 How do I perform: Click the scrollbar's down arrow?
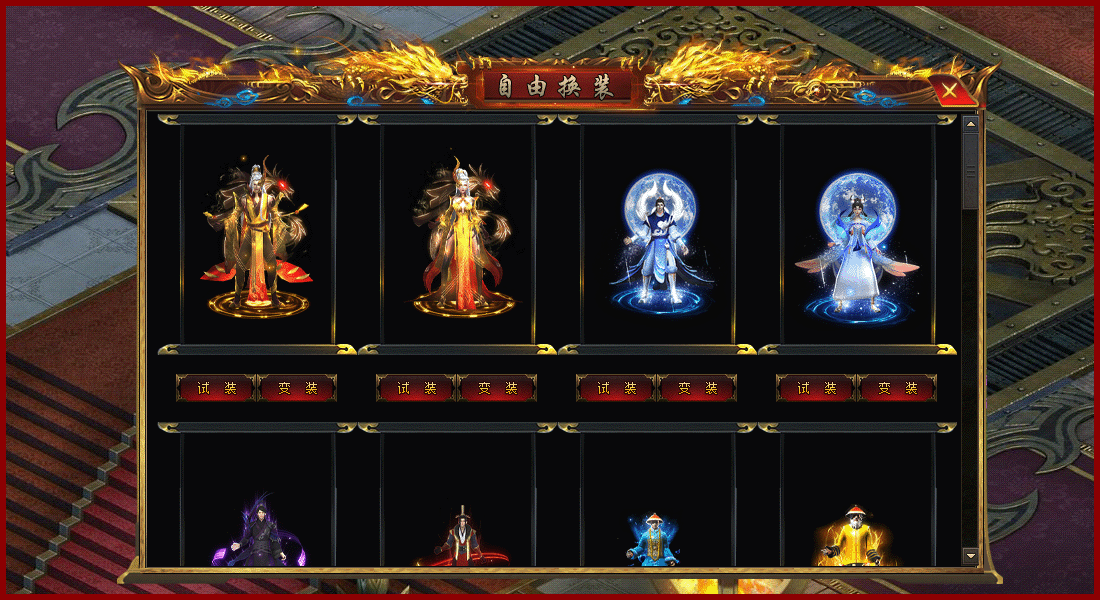pyautogui.click(x=970, y=555)
